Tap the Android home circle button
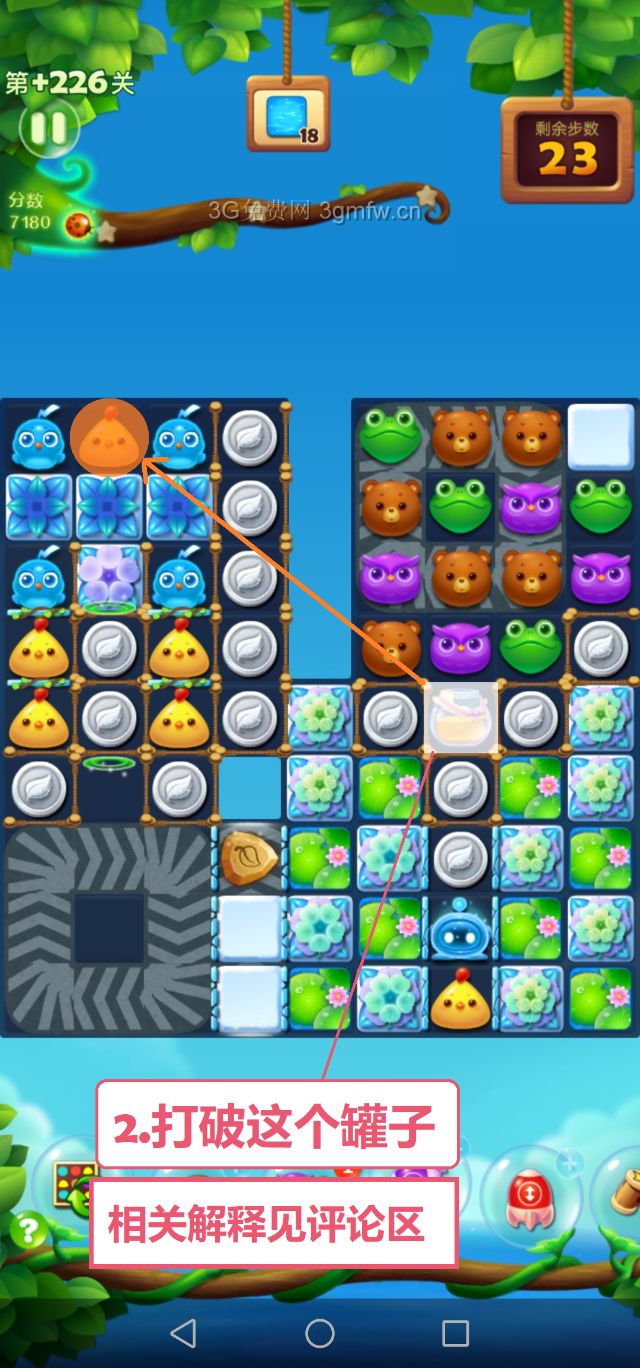The height and width of the screenshot is (1368, 640). [x=320, y=1332]
